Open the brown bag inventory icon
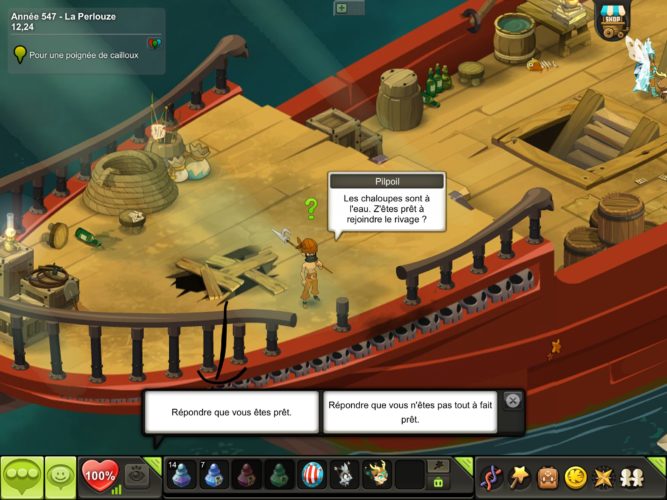 548,475
